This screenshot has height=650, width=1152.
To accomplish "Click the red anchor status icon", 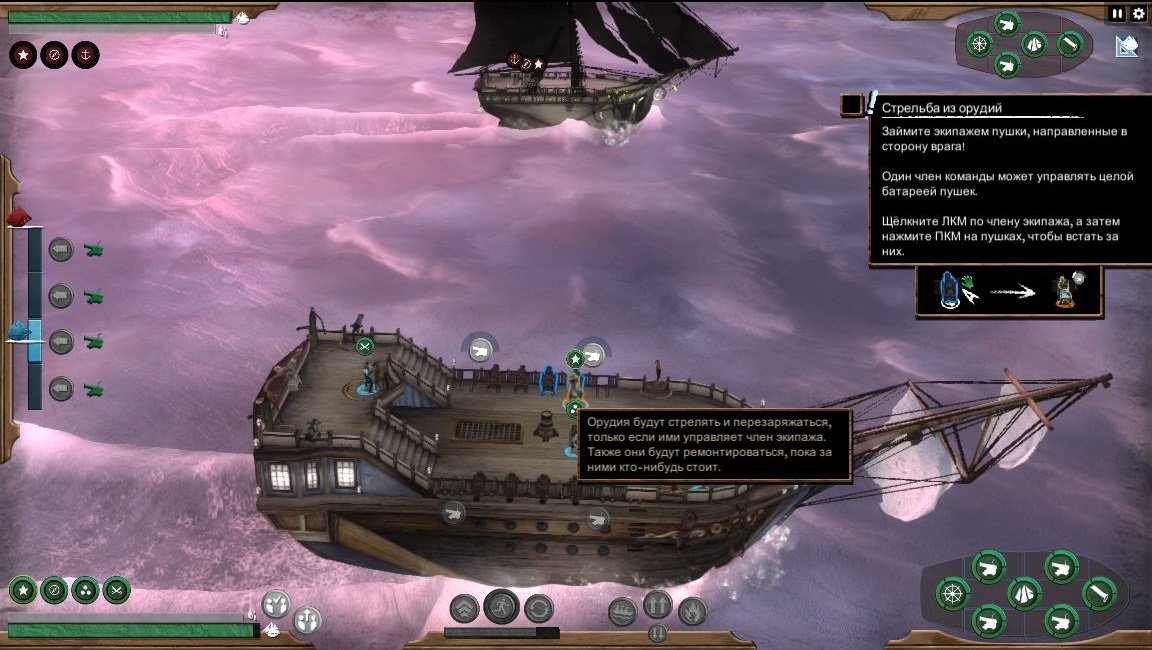I will (86, 54).
